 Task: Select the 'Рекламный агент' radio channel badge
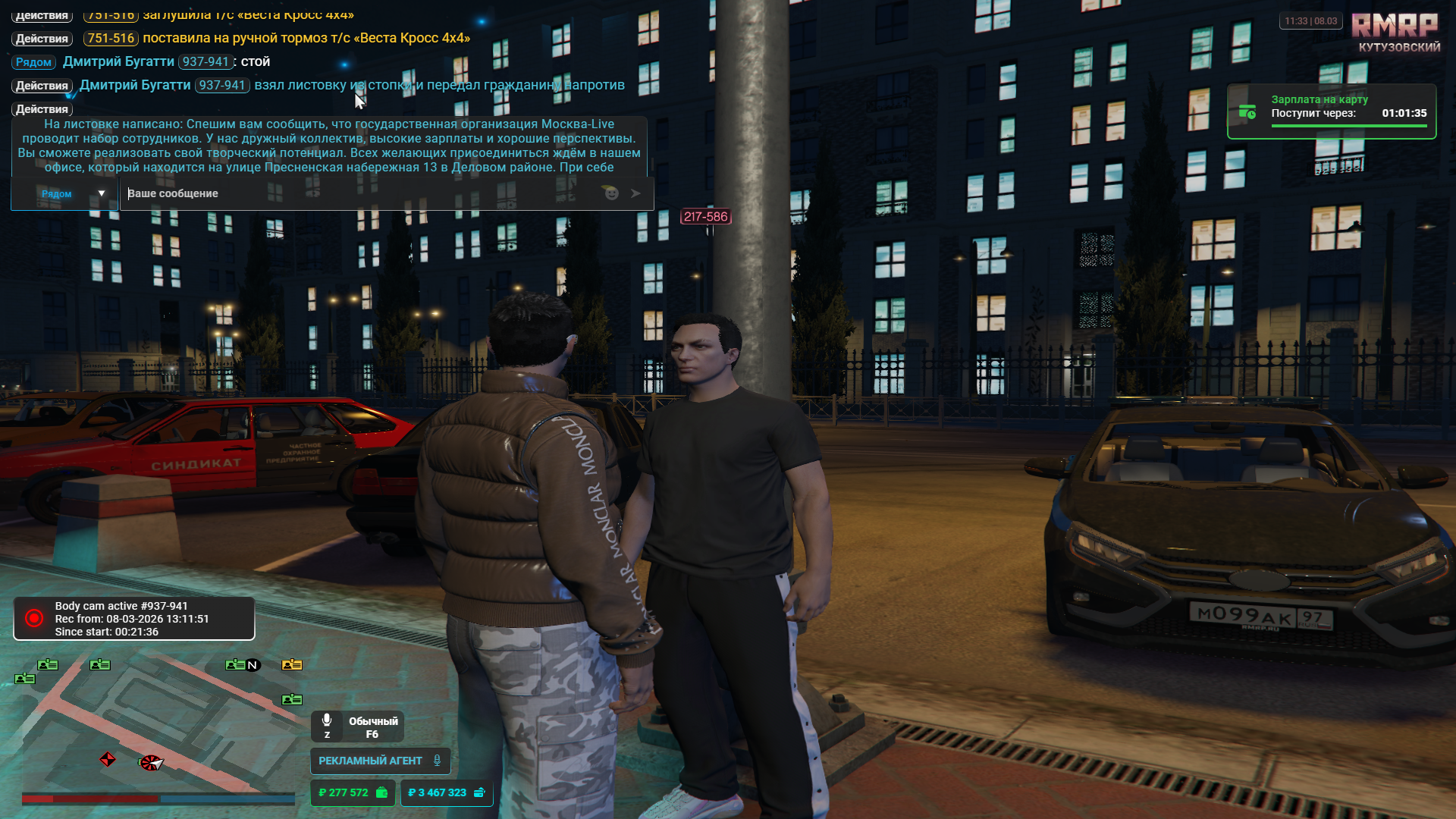379,761
